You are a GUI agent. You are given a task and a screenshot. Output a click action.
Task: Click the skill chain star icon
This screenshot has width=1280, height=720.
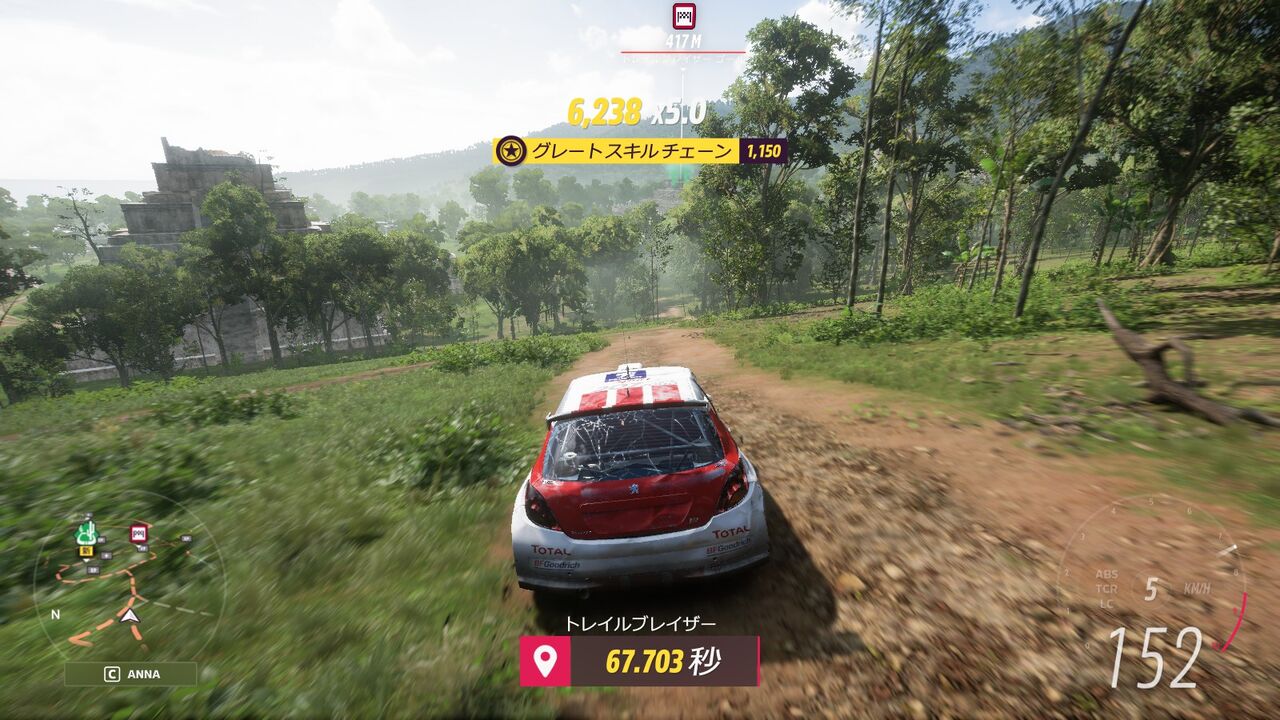tap(512, 151)
